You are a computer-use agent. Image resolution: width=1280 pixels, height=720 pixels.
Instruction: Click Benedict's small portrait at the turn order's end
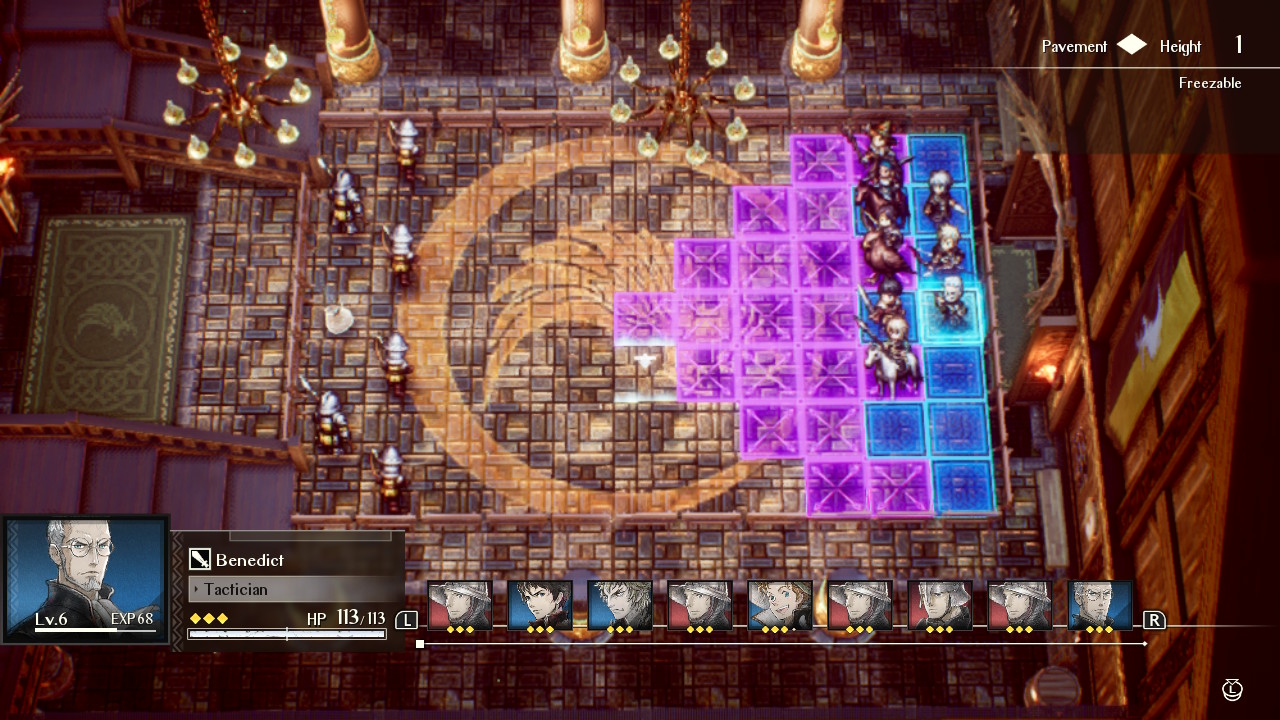1099,606
